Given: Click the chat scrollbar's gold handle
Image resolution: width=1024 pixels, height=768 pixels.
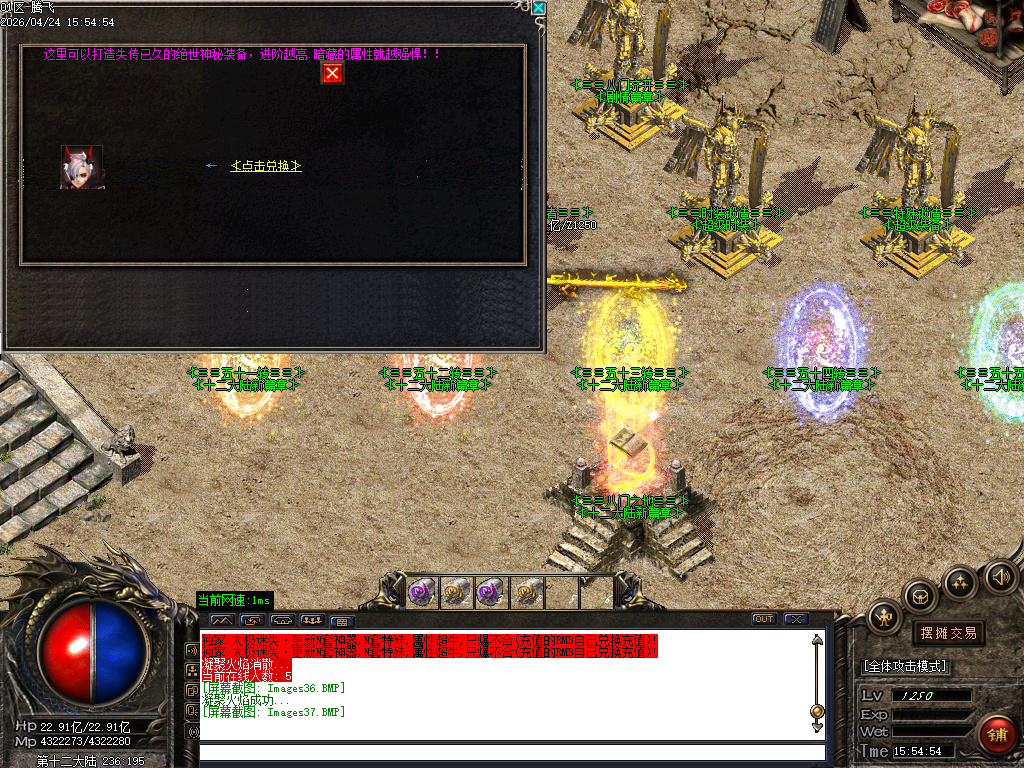Looking at the screenshot, I should [817, 712].
